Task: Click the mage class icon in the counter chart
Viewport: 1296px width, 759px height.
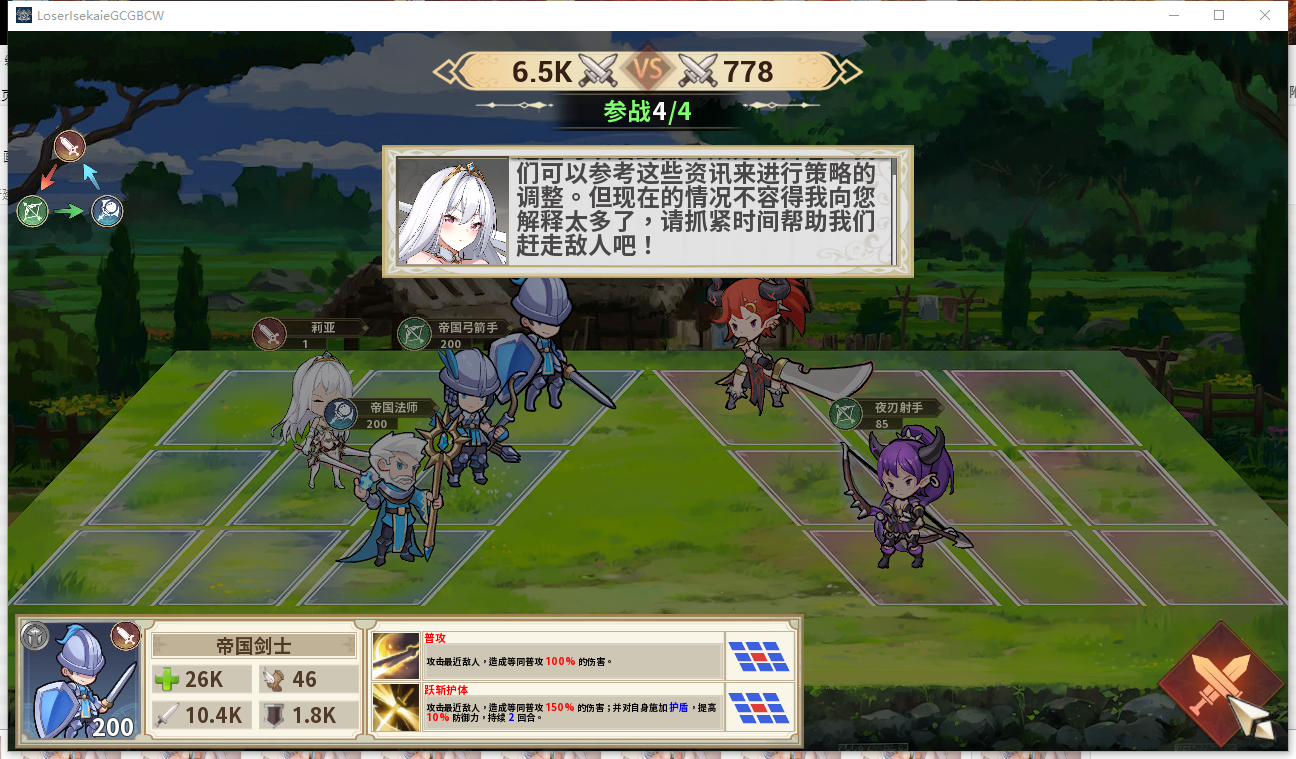Action: tap(108, 211)
